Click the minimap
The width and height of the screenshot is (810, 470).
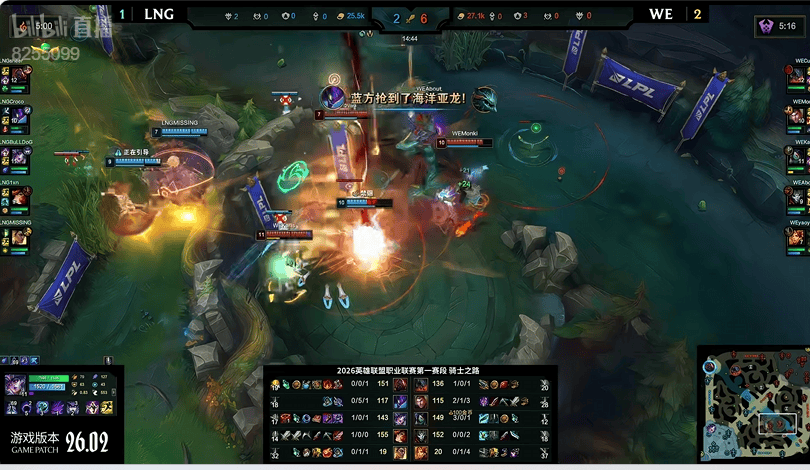tap(753, 404)
